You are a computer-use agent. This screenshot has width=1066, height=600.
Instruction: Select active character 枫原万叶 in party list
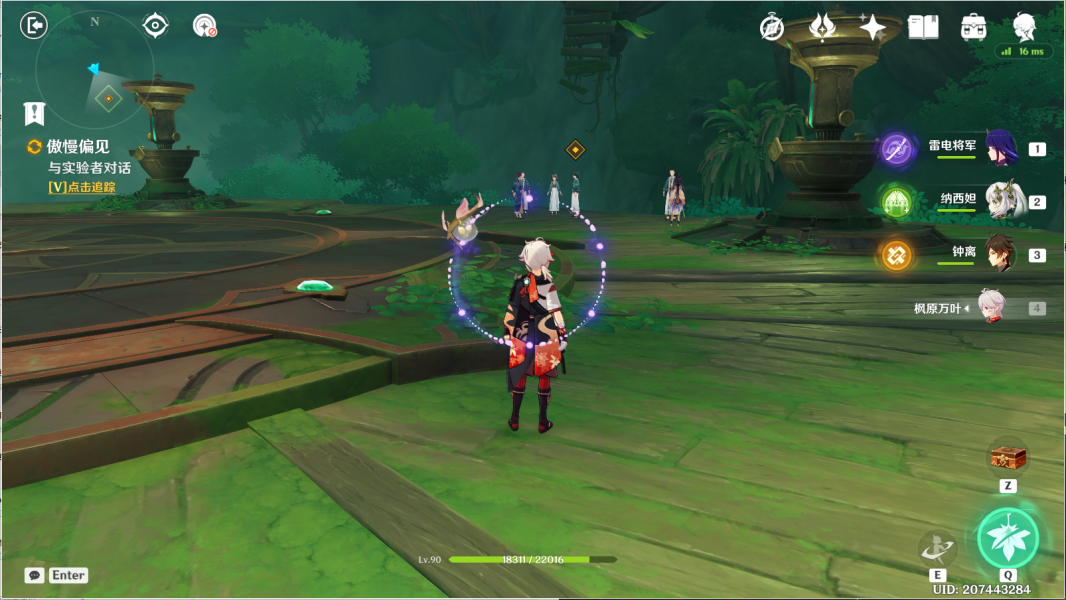pos(991,308)
